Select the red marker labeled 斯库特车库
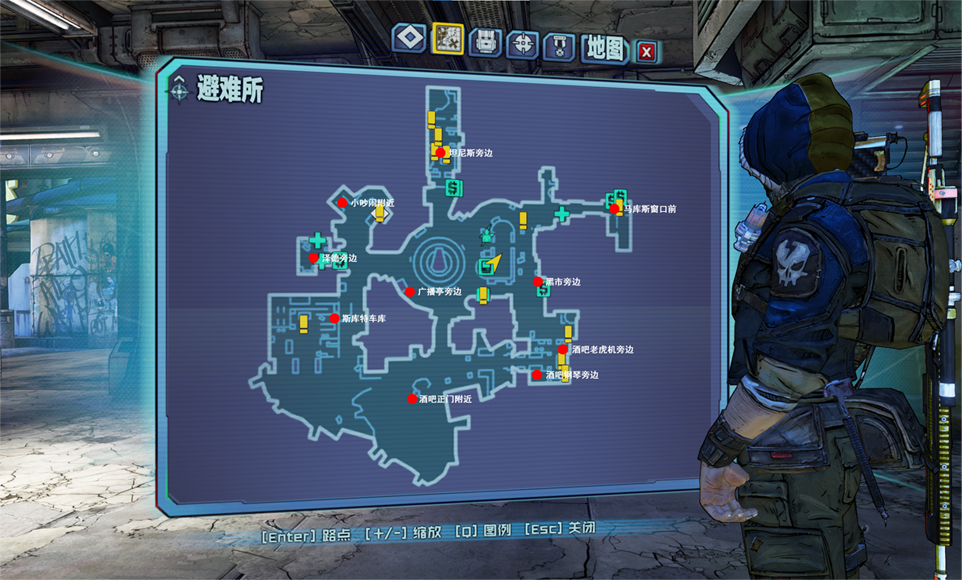This screenshot has width=962, height=580. [x=334, y=318]
